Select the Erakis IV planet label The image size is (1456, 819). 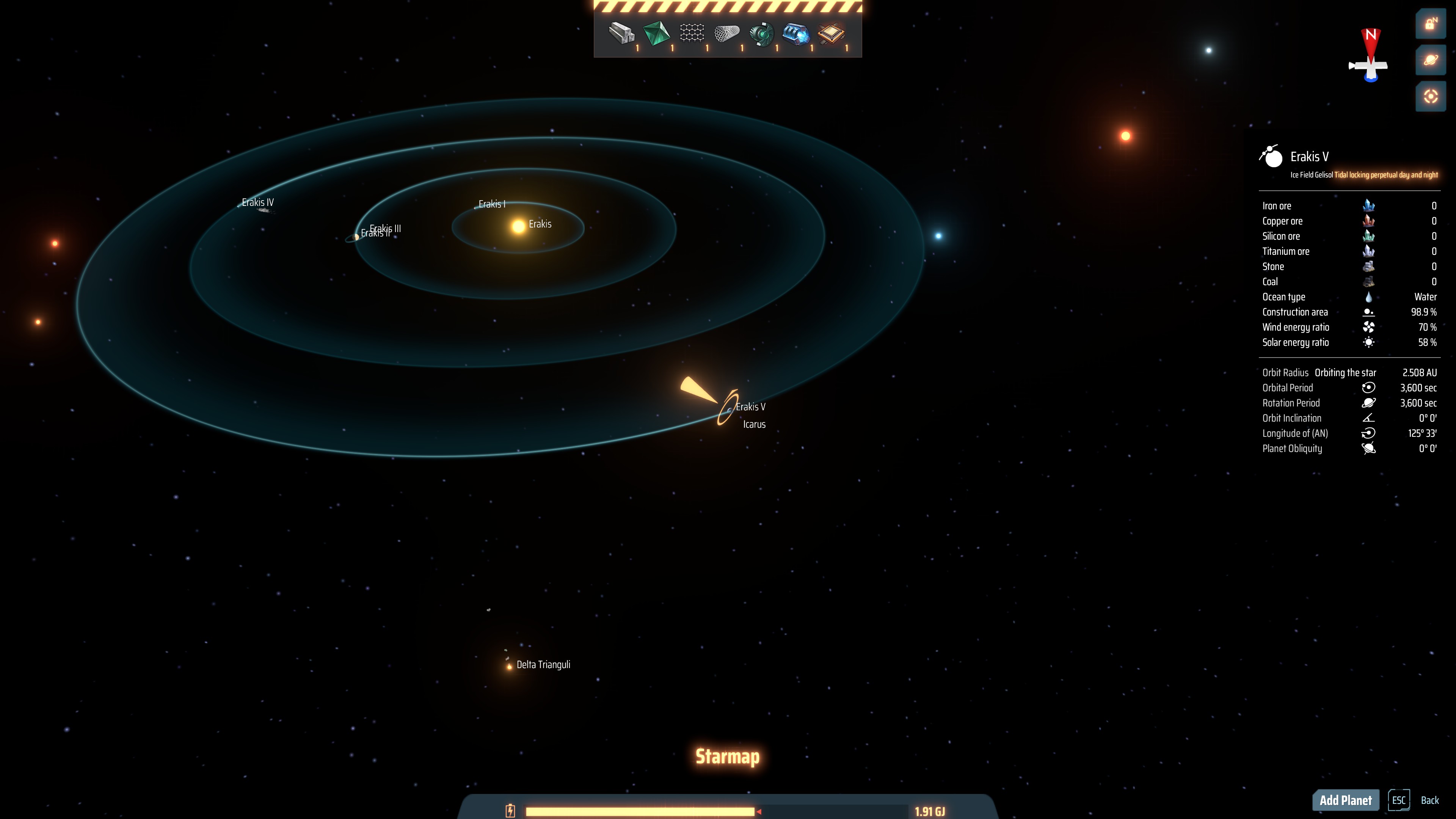coord(258,202)
